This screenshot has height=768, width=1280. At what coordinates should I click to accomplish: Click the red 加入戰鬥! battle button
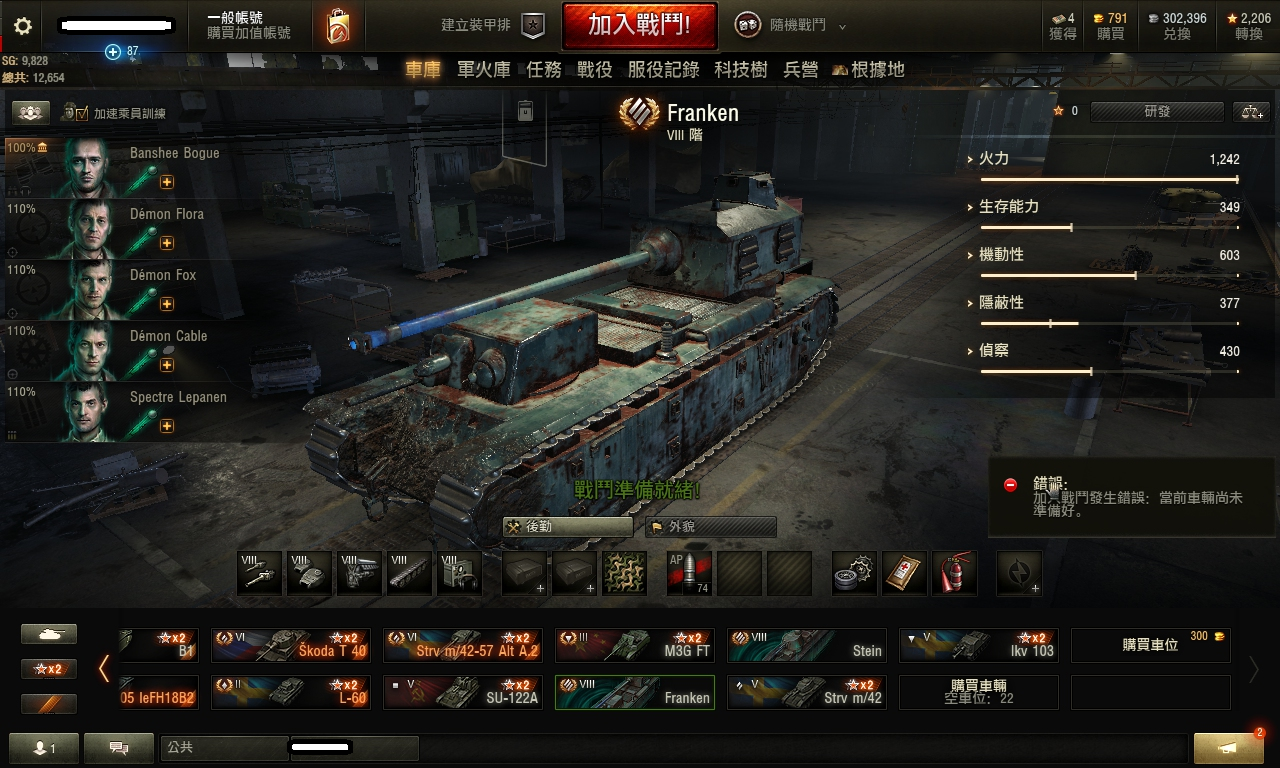pyautogui.click(x=639, y=26)
